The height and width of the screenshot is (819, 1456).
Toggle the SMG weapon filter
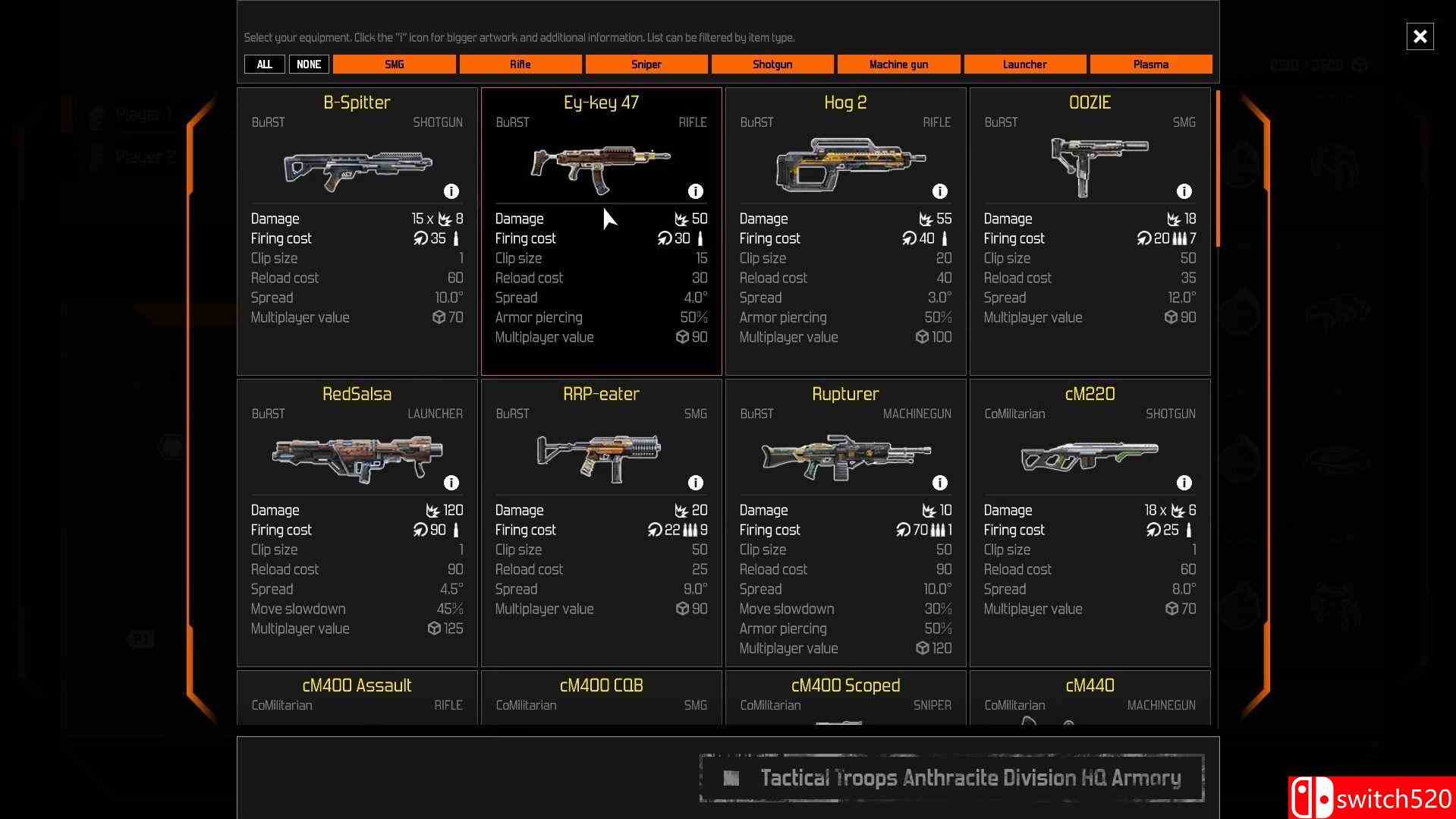pyautogui.click(x=395, y=65)
